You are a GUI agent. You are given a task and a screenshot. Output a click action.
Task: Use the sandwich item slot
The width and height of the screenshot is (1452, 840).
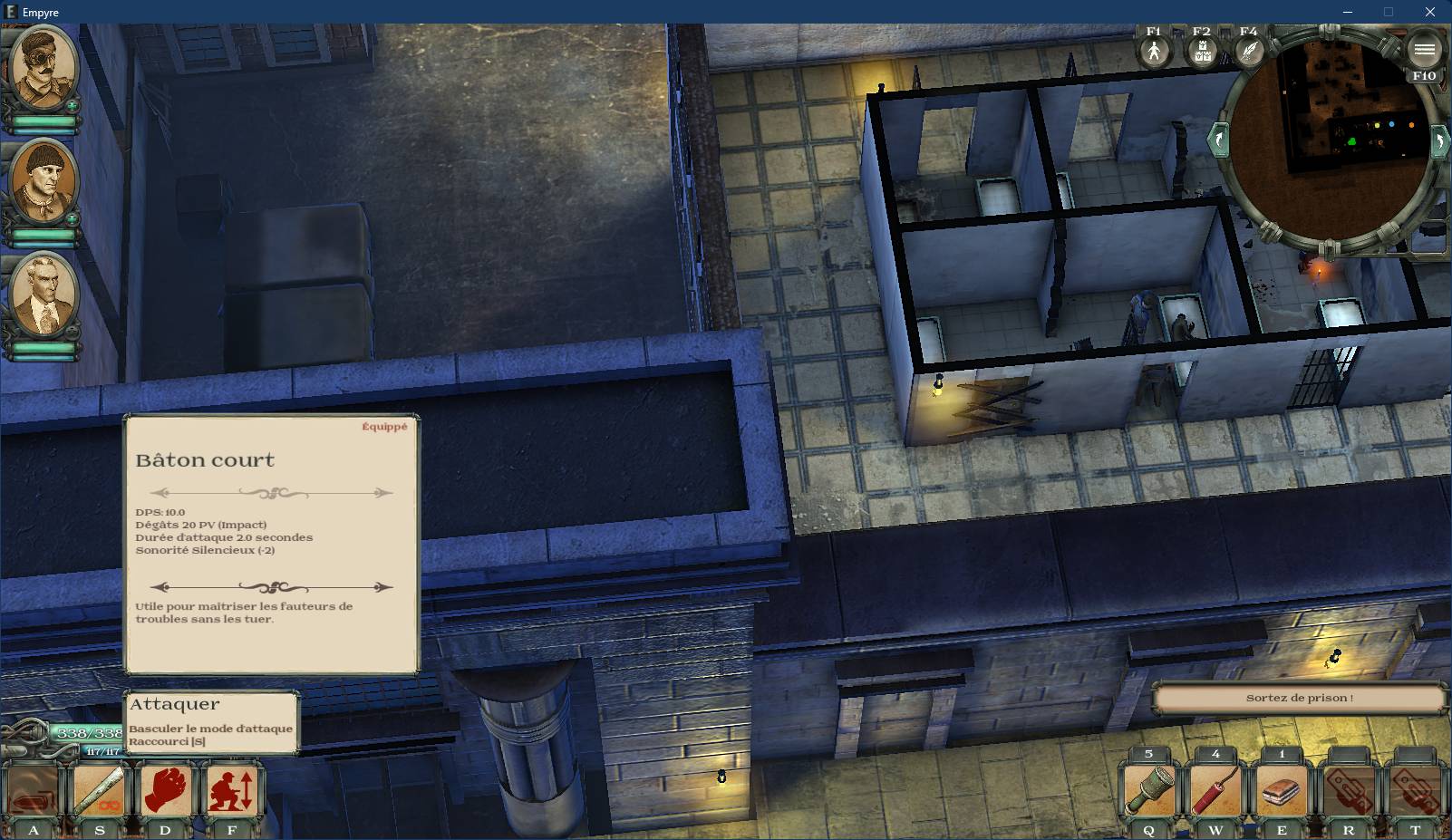tap(1282, 790)
